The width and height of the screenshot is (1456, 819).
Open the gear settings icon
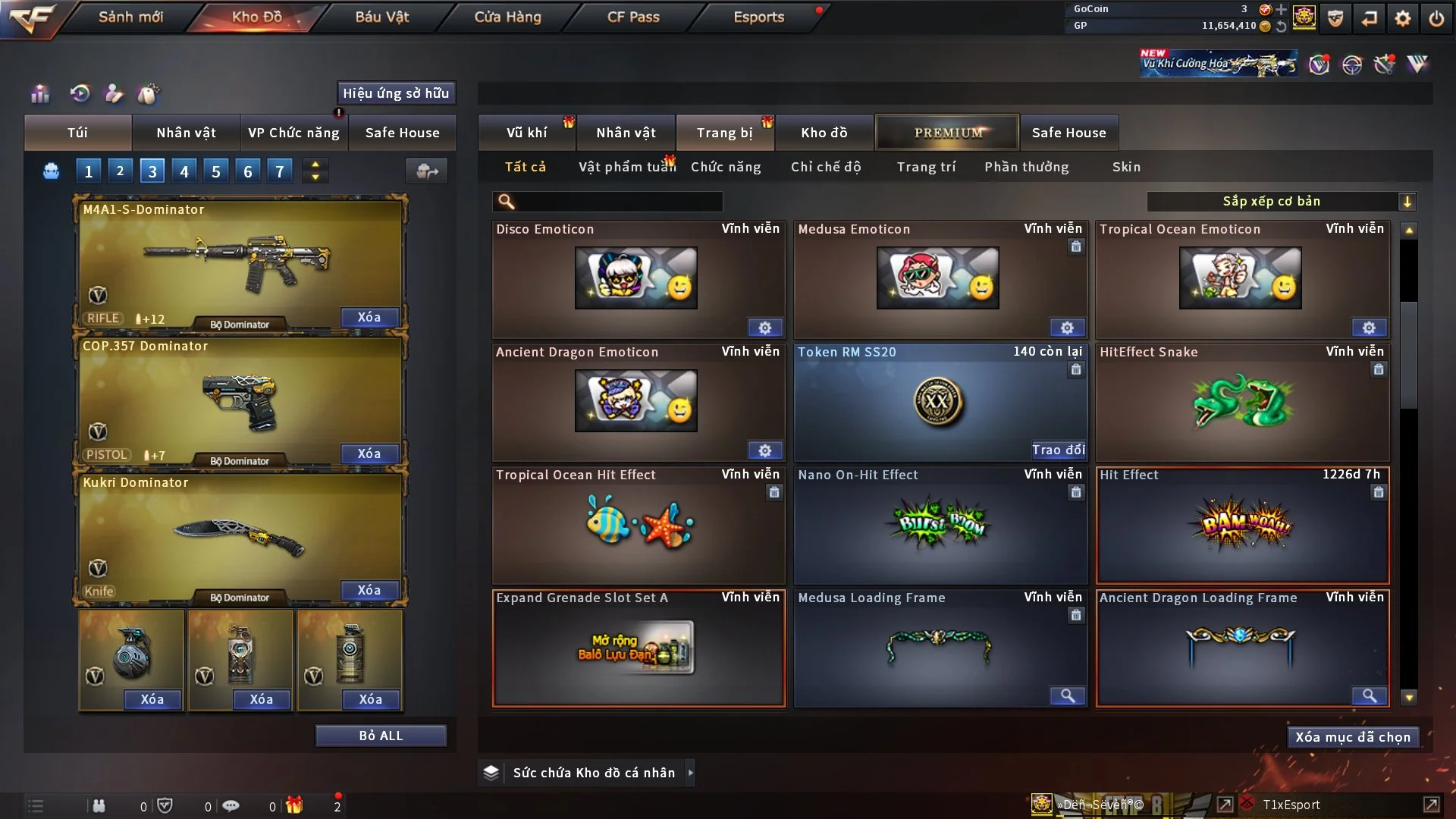(x=1403, y=18)
